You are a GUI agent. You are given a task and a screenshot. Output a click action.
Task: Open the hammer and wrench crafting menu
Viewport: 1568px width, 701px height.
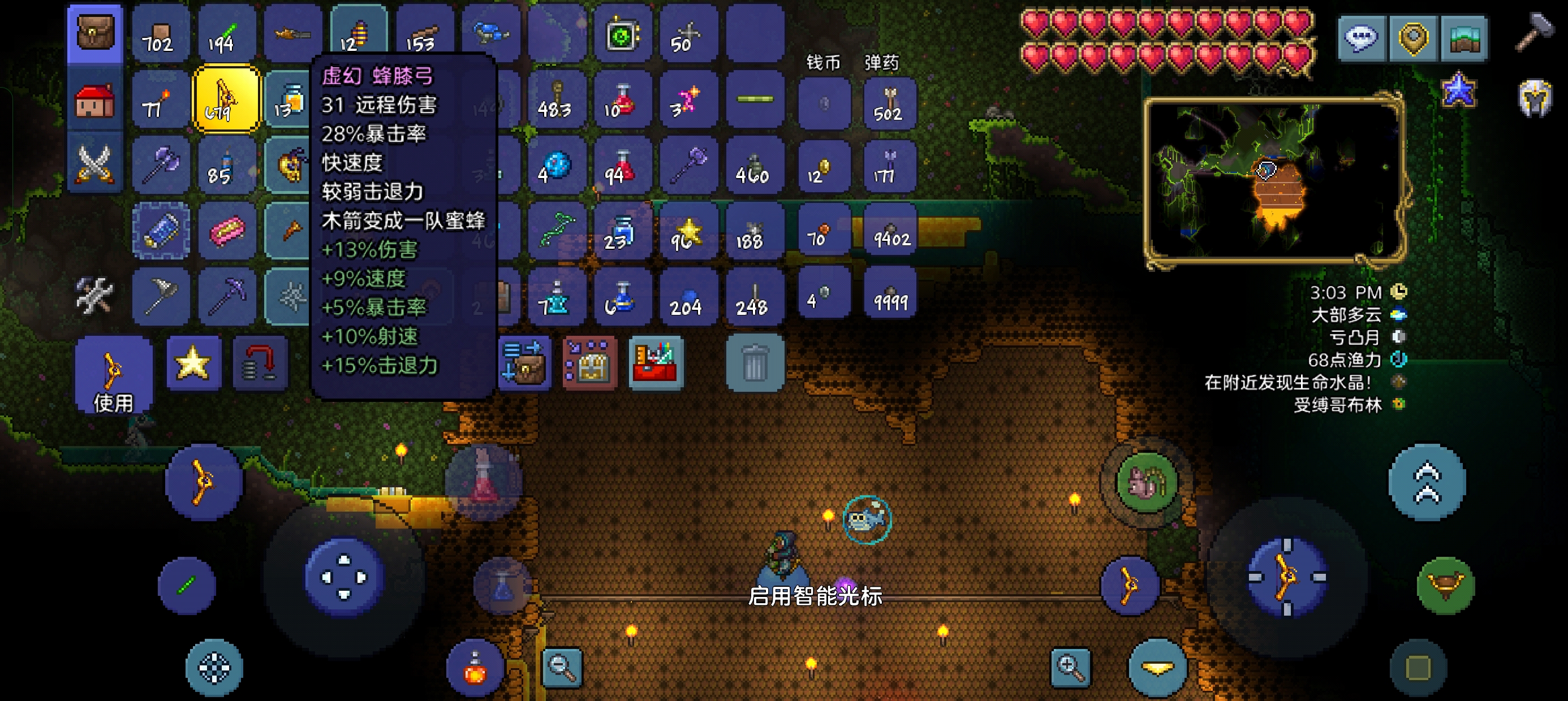[x=95, y=296]
